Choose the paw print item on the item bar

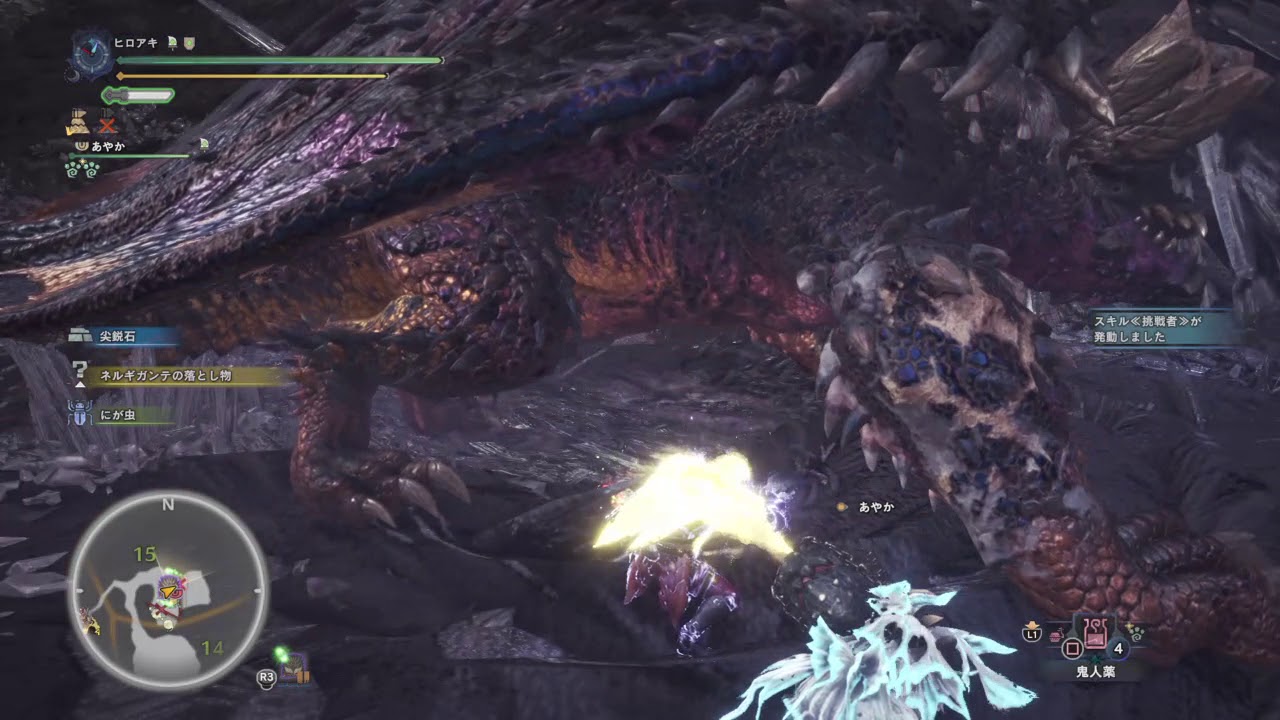point(1135,632)
